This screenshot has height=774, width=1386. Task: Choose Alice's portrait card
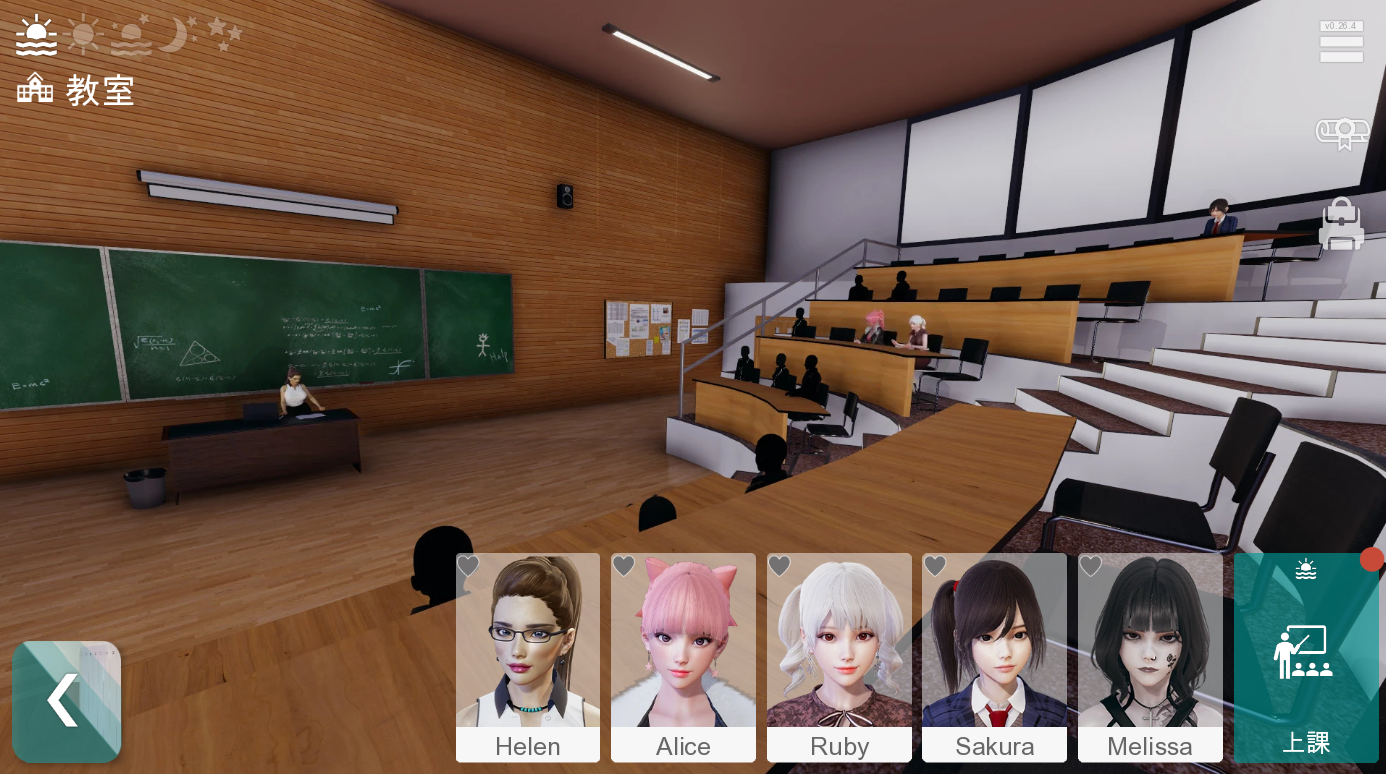(683, 656)
